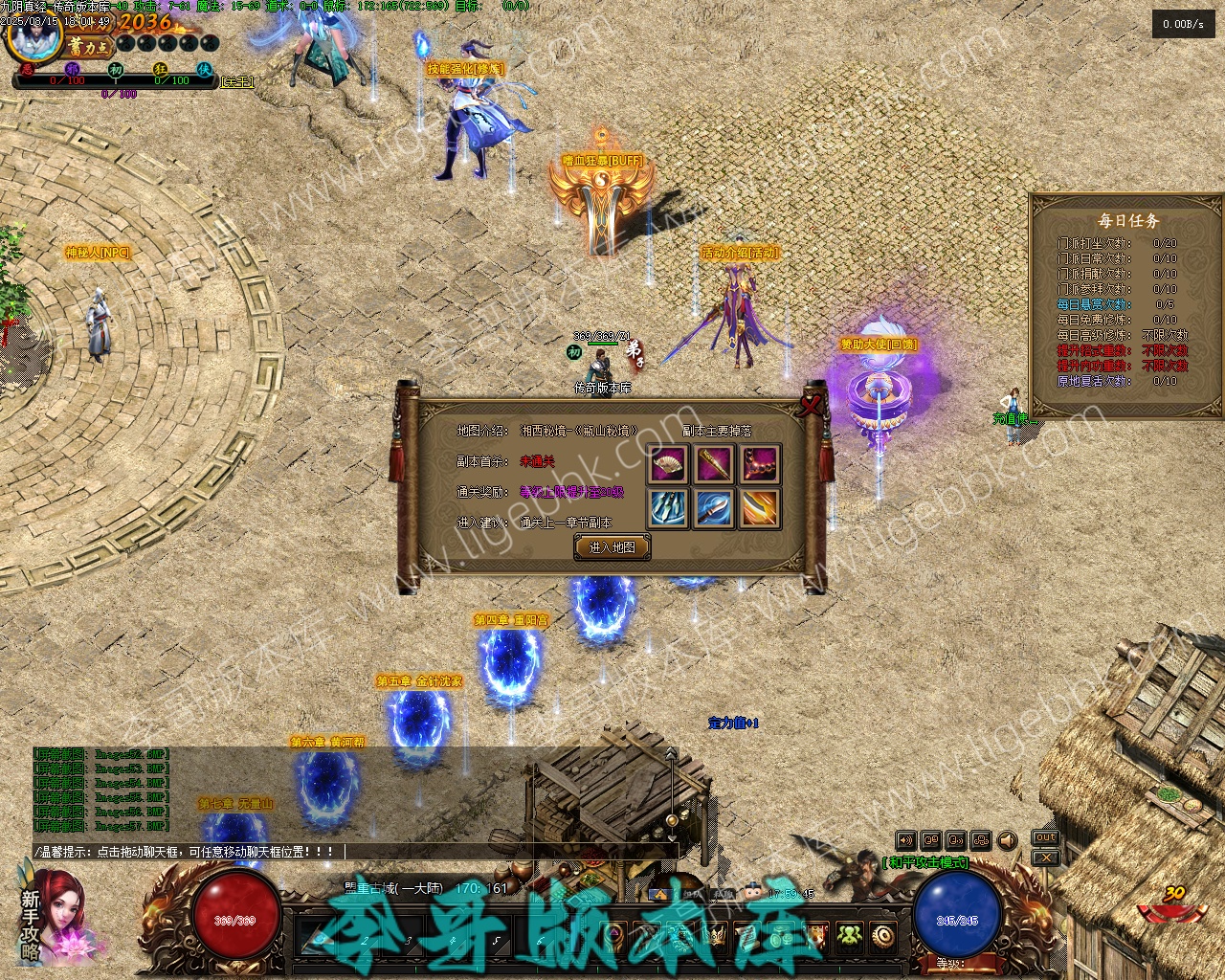
Task: Switch the 和平攻击模式 attack mode
Action: (x=925, y=862)
